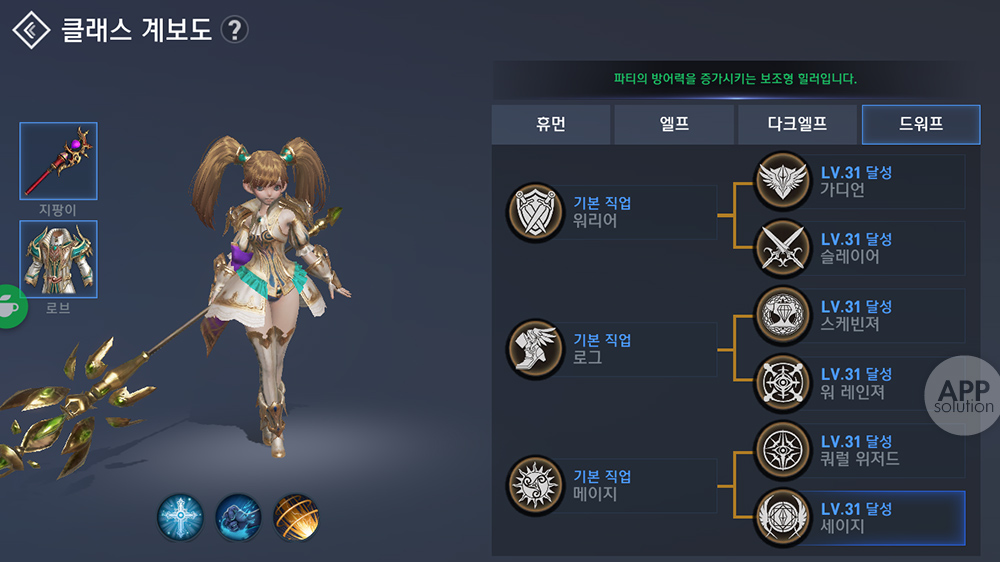Select the 휴먼 race tab
This screenshot has height=562, width=1000.
point(551,125)
